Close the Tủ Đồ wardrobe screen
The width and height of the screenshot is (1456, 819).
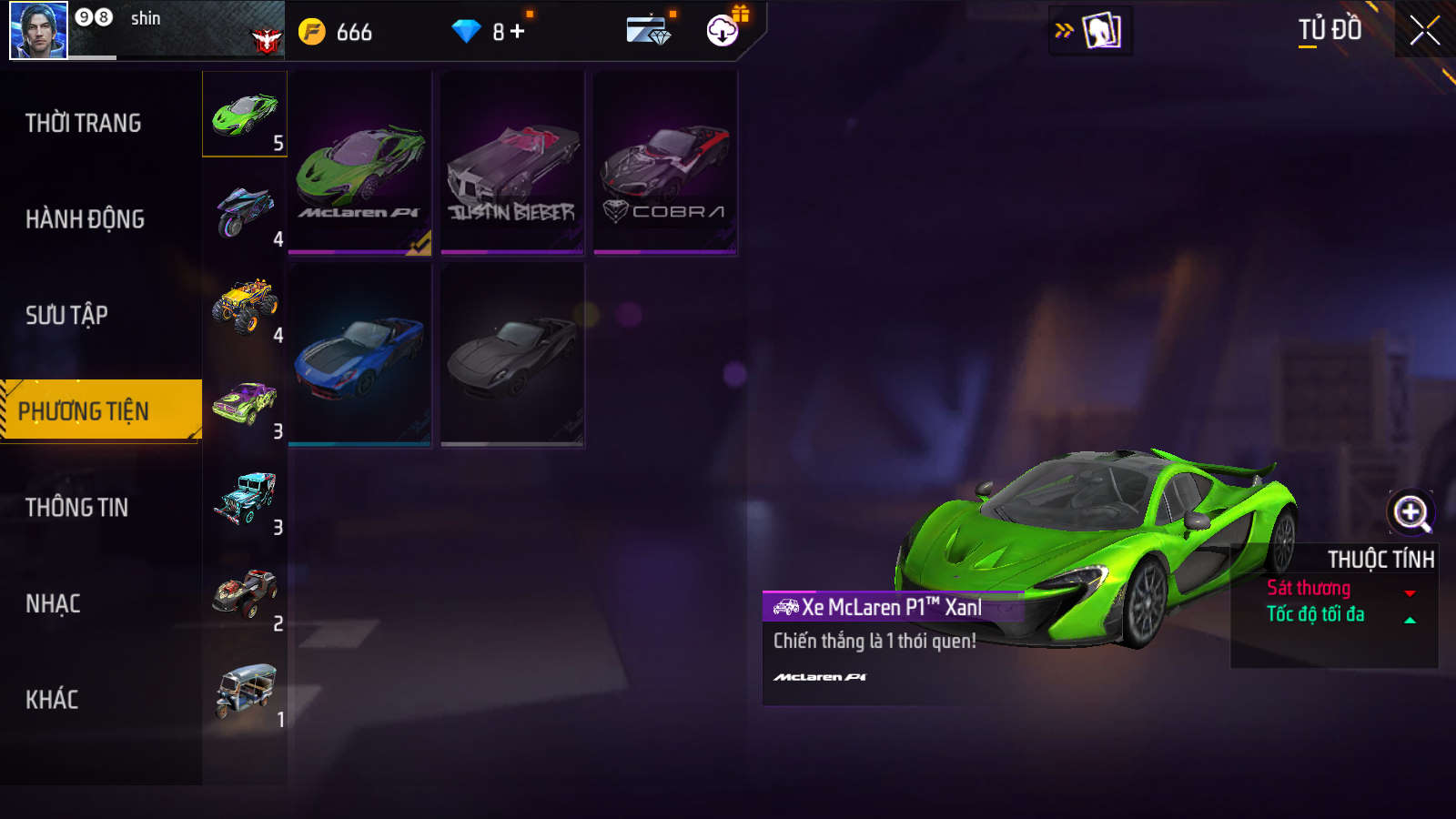1424,31
